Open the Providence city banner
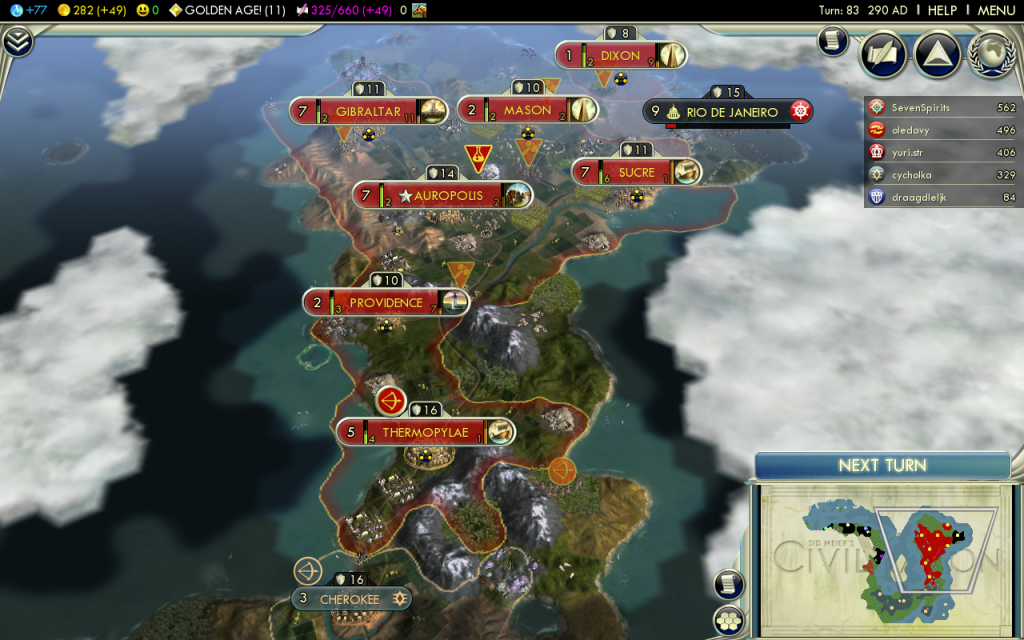 [x=386, y=302]
